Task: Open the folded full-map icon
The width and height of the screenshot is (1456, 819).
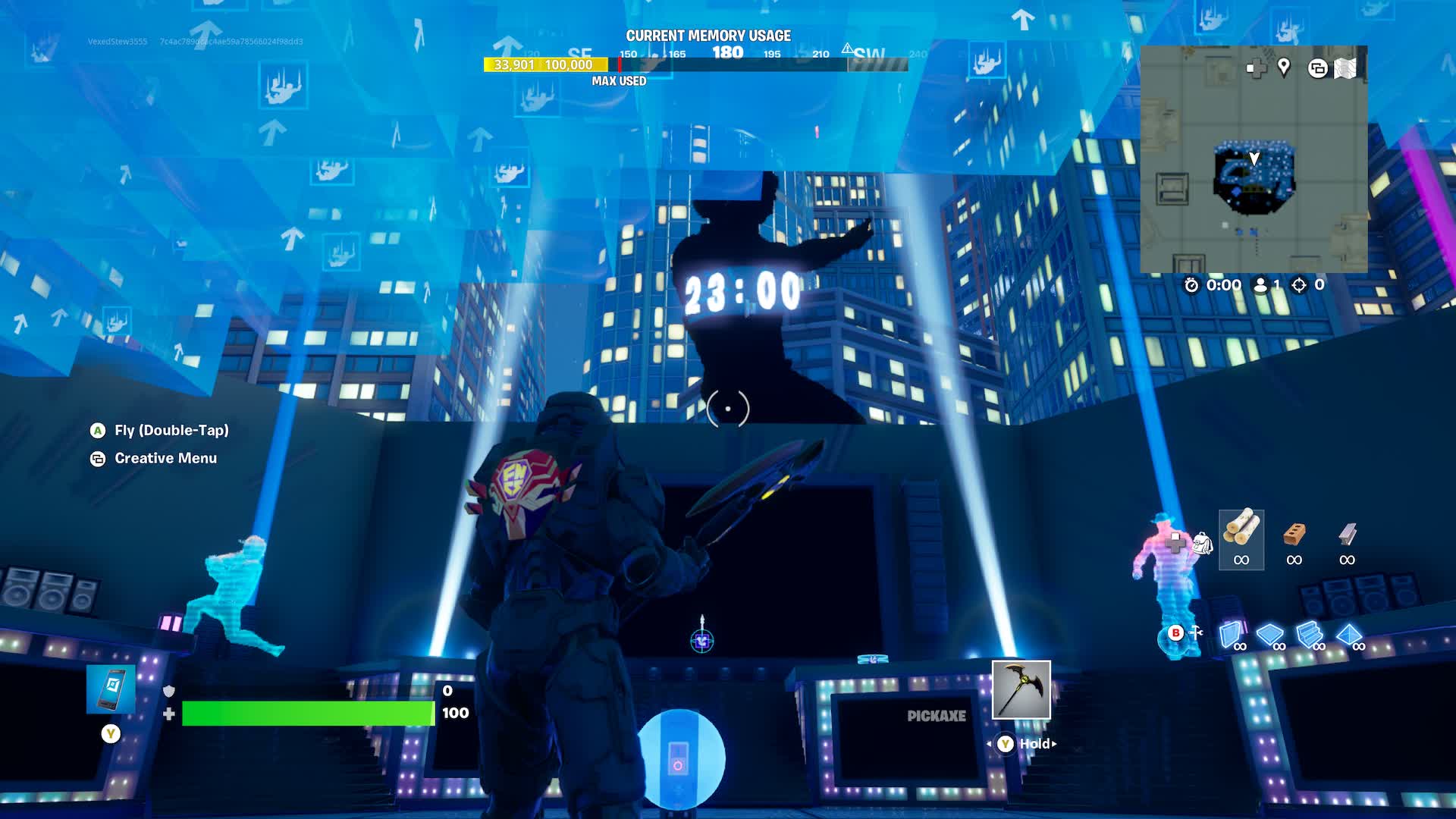Action: click(x=1345, y=68)
